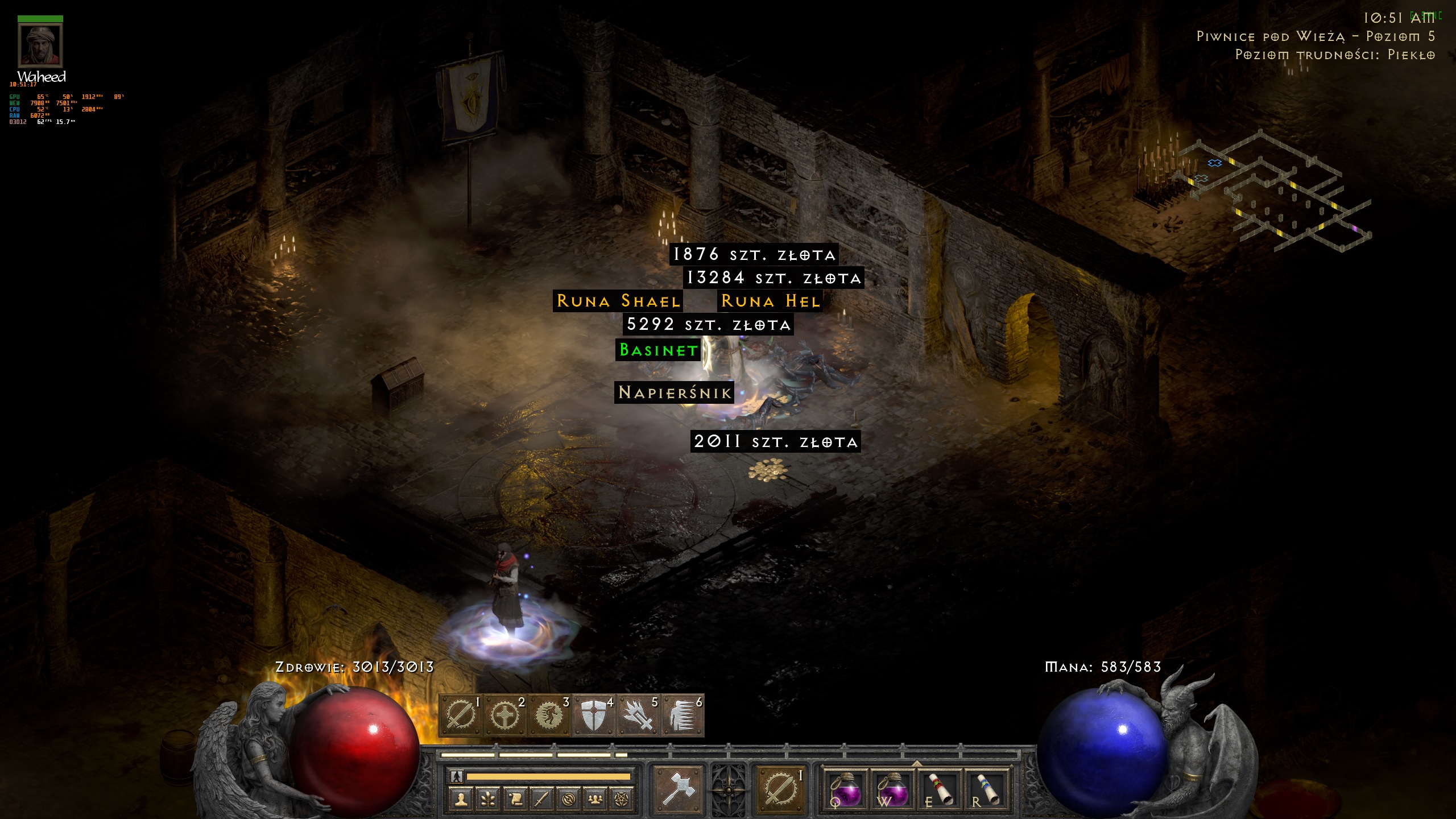The height and width of the screenshot is (819, 1456).
Task: Activate the running figure aura skill
Action: click(x=549, y=715)
